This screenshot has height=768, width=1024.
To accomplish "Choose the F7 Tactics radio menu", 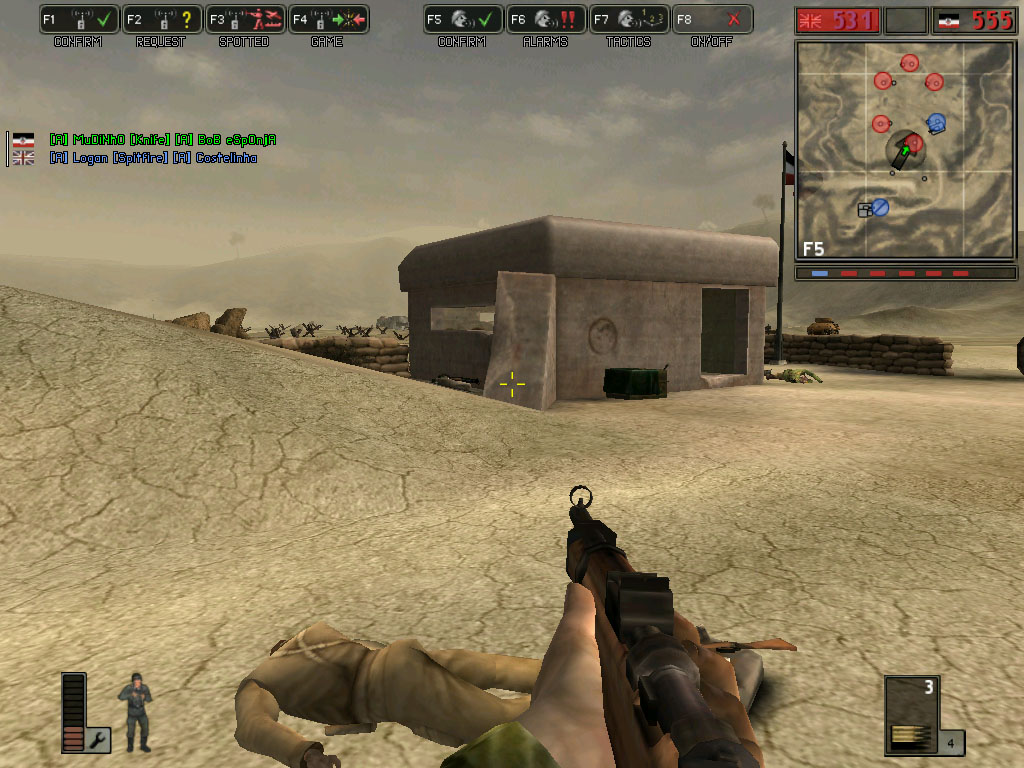I will [628, 19].
